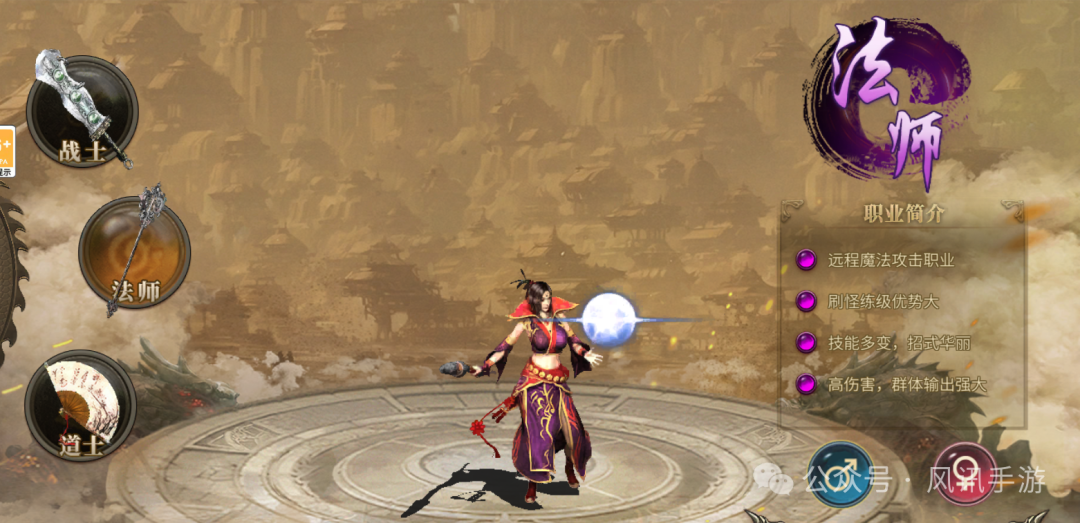
Task: Select the red female gender button
Action: pos(965,473)
